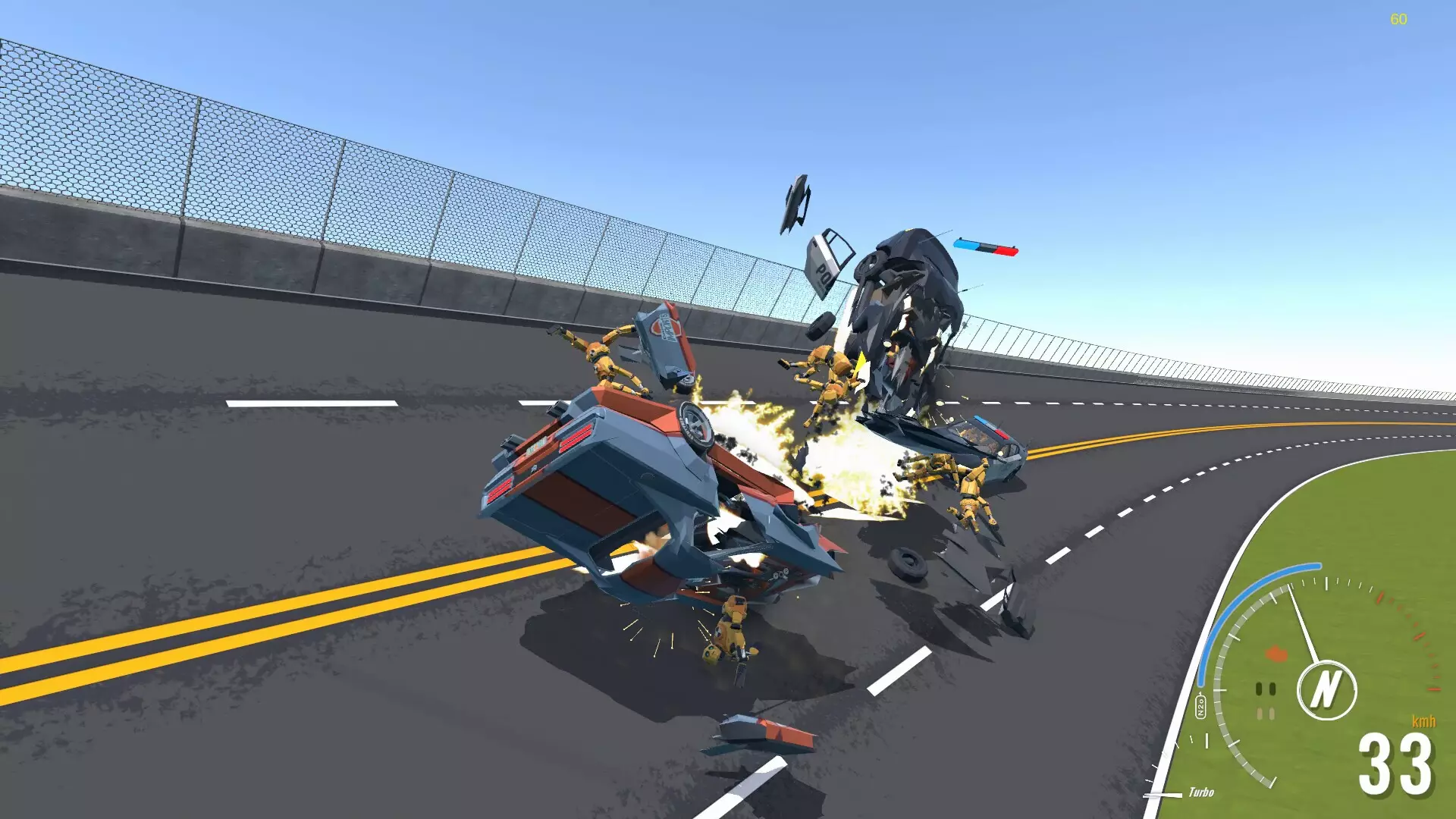Image resolution: width=1456 pixels, height=819 pixels.
Task: Click the N2O nitrous bottle icon
Action: pos(1200,704)
